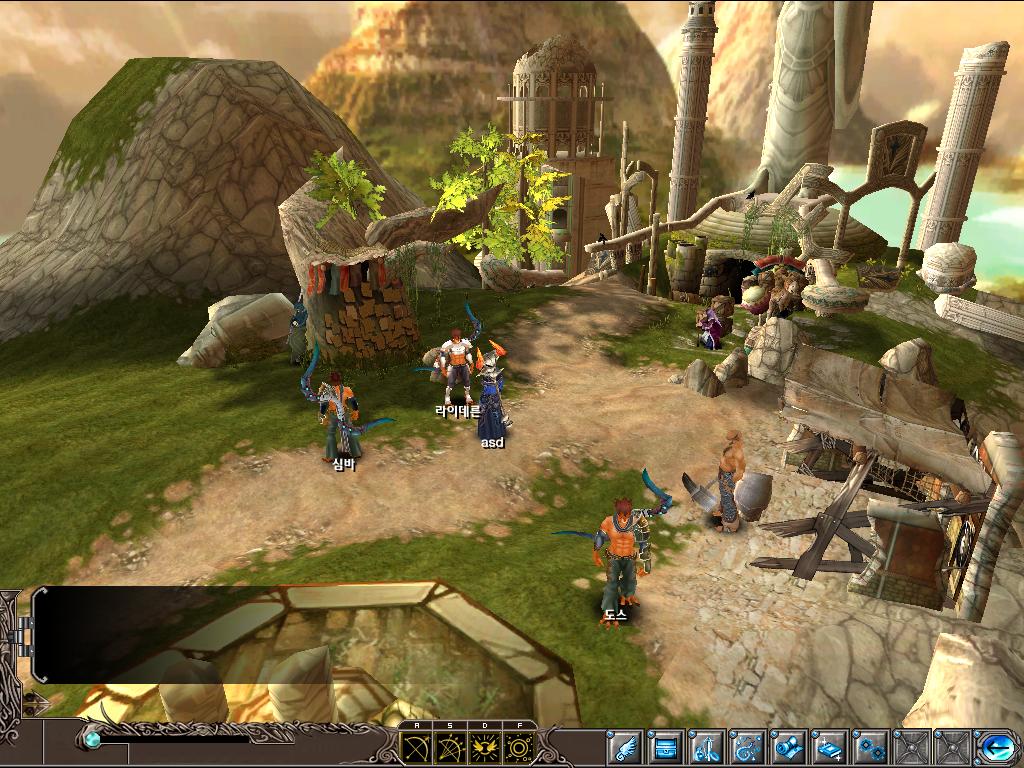Trigger the winged emblem skill in slot D
The image size is (1024, 768).
click(x=484, y=746)
